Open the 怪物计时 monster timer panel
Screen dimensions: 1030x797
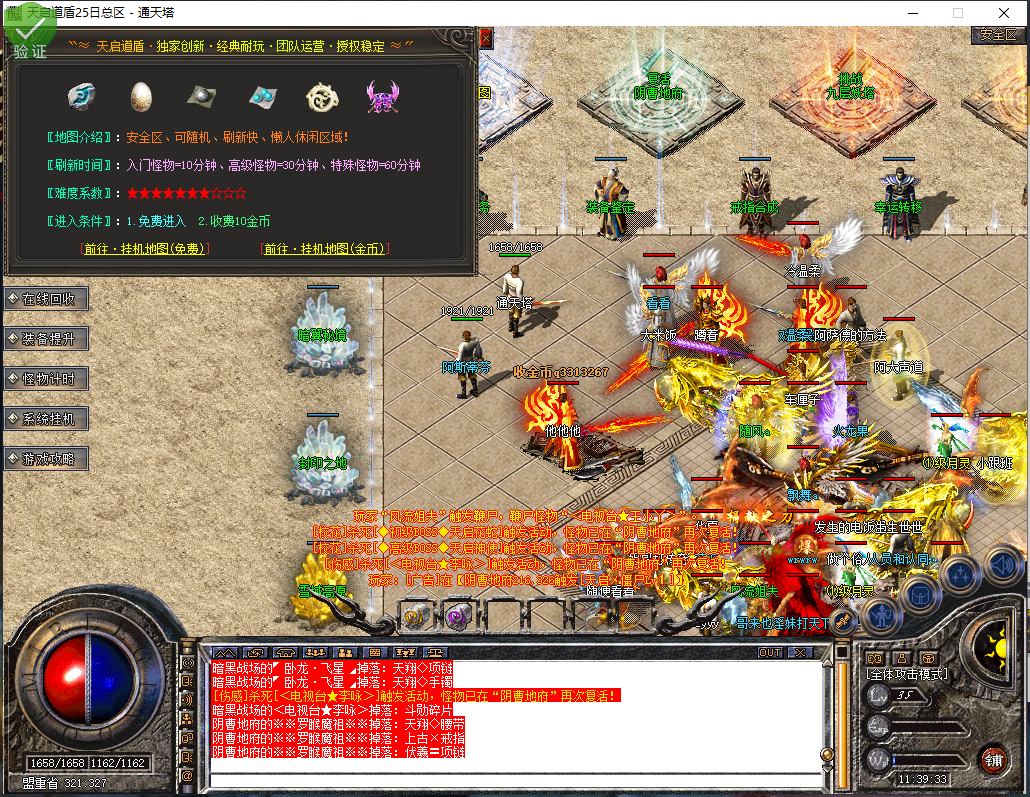[x=47, y=379]
